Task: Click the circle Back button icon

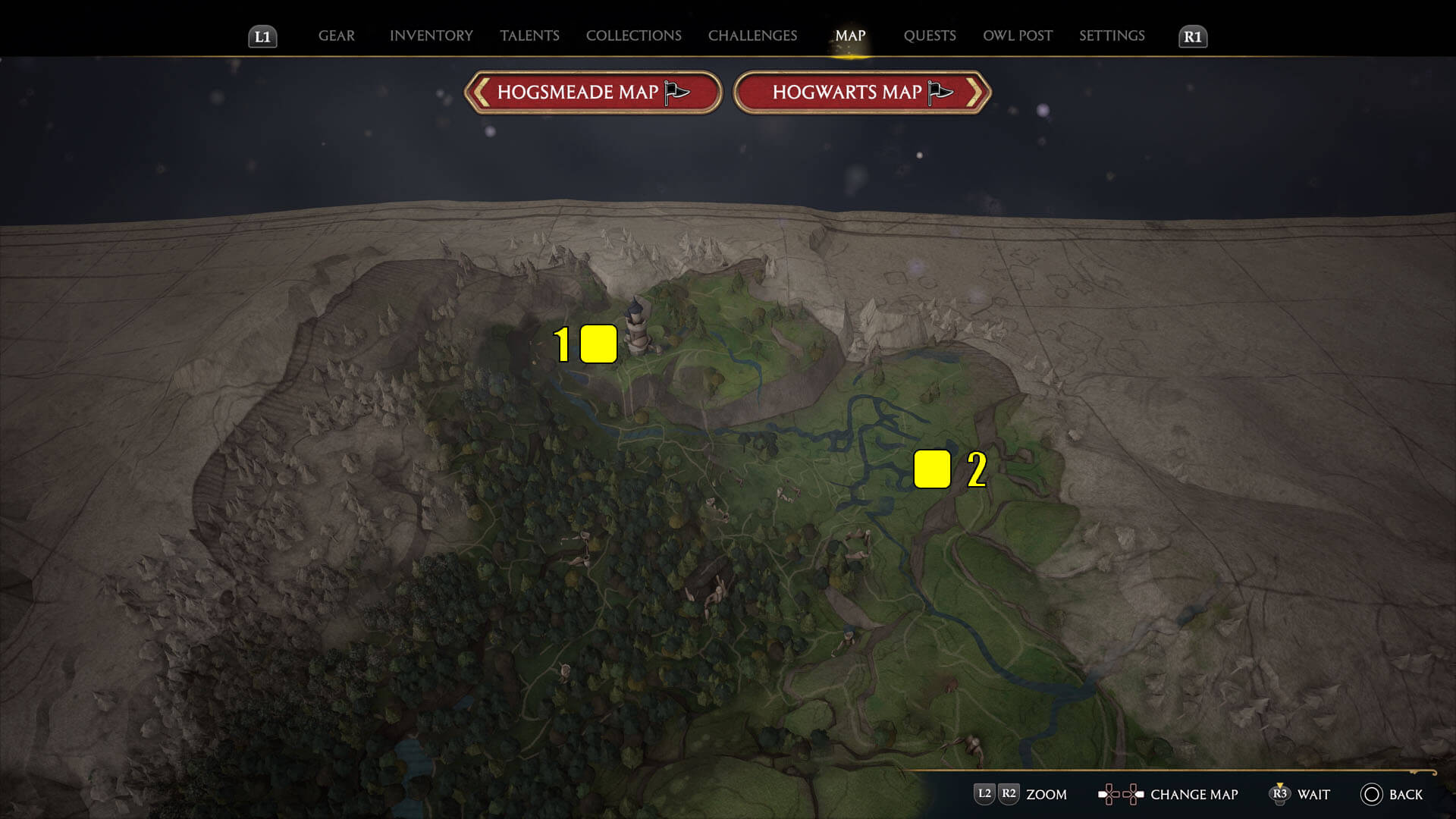Action: pos(1372,795)
